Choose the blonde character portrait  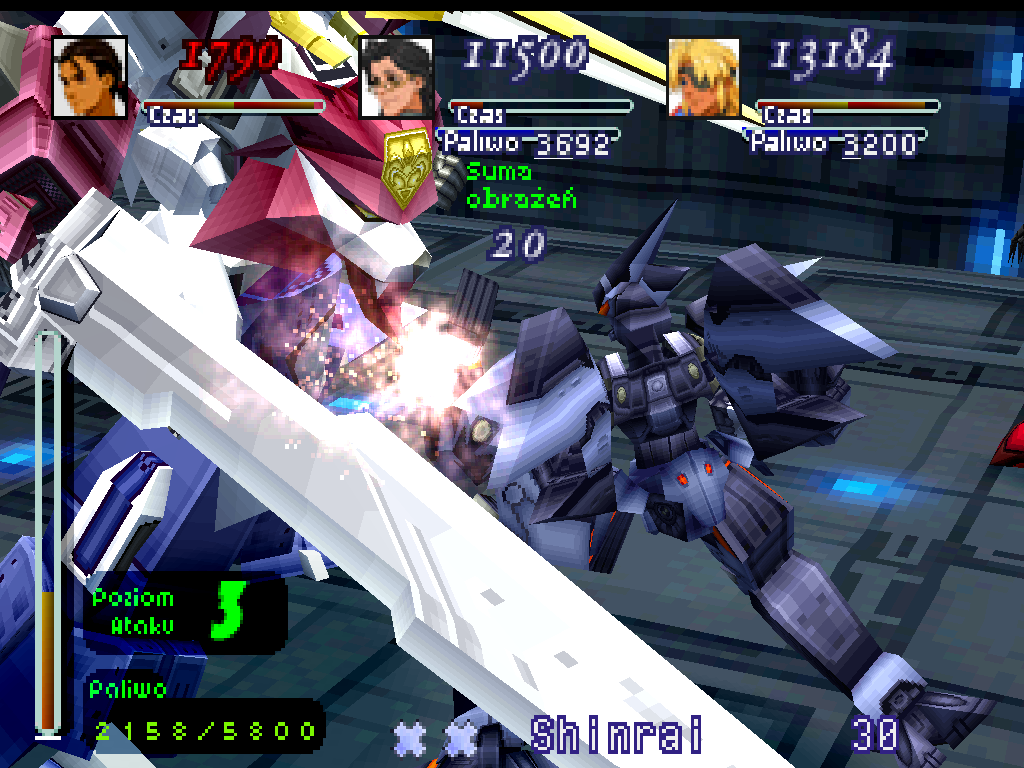point(704,77)
